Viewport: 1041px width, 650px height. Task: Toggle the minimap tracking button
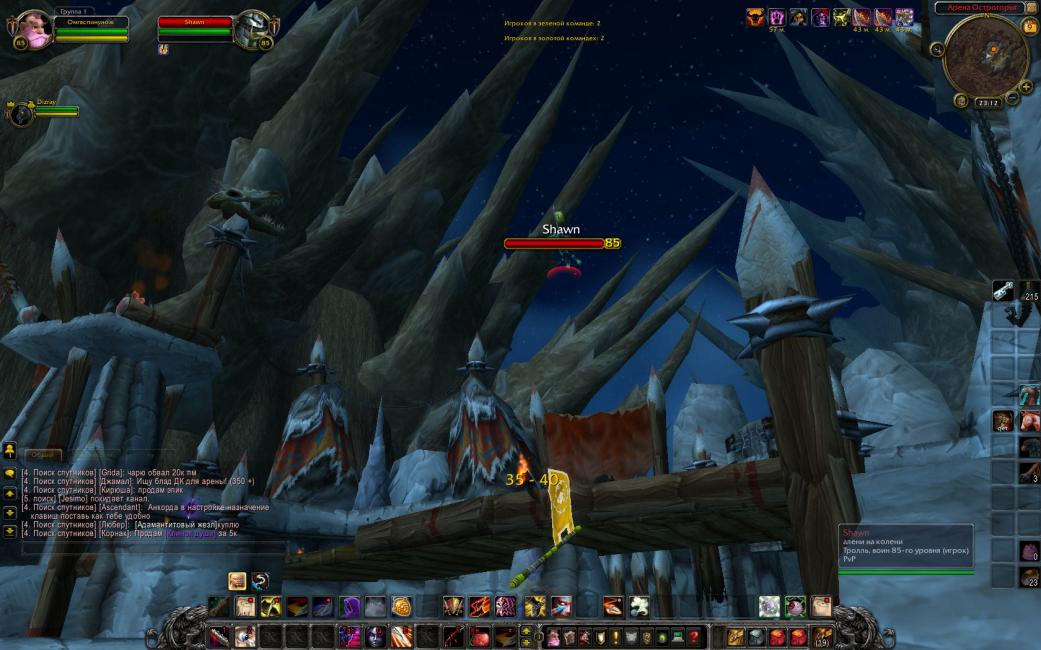937,49
